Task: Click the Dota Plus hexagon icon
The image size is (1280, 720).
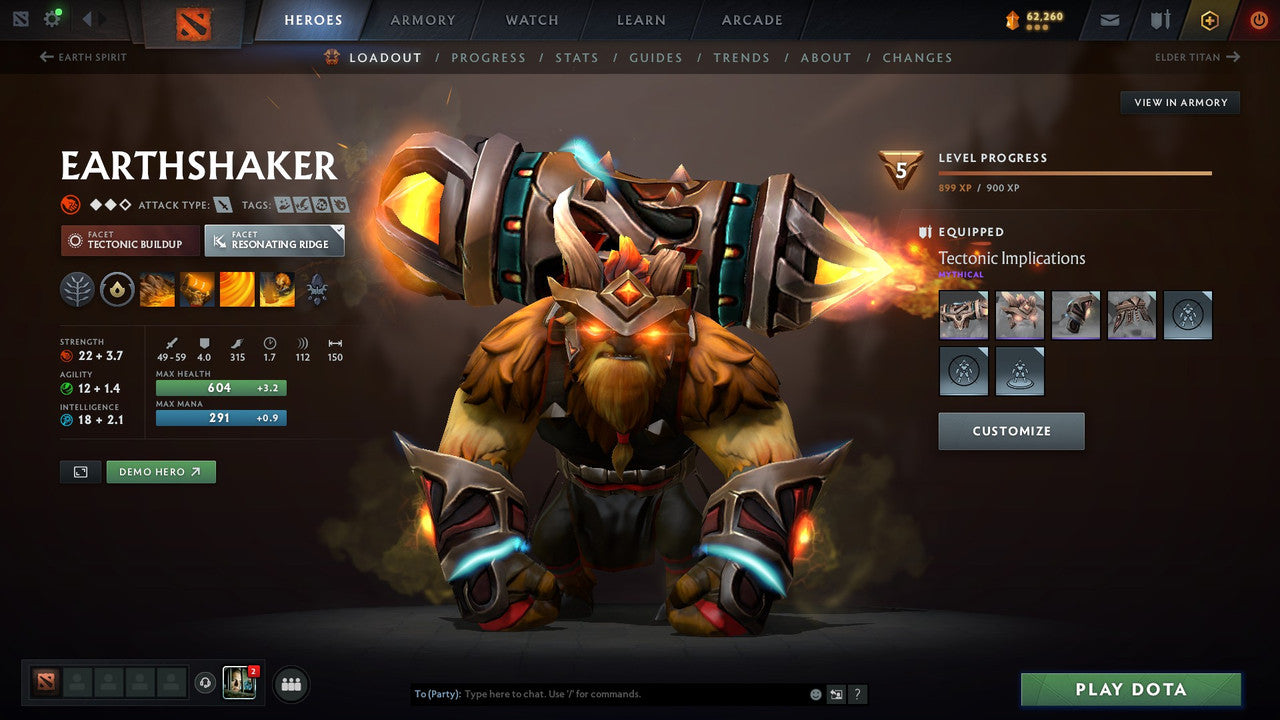Action: tap(1209, 19)
